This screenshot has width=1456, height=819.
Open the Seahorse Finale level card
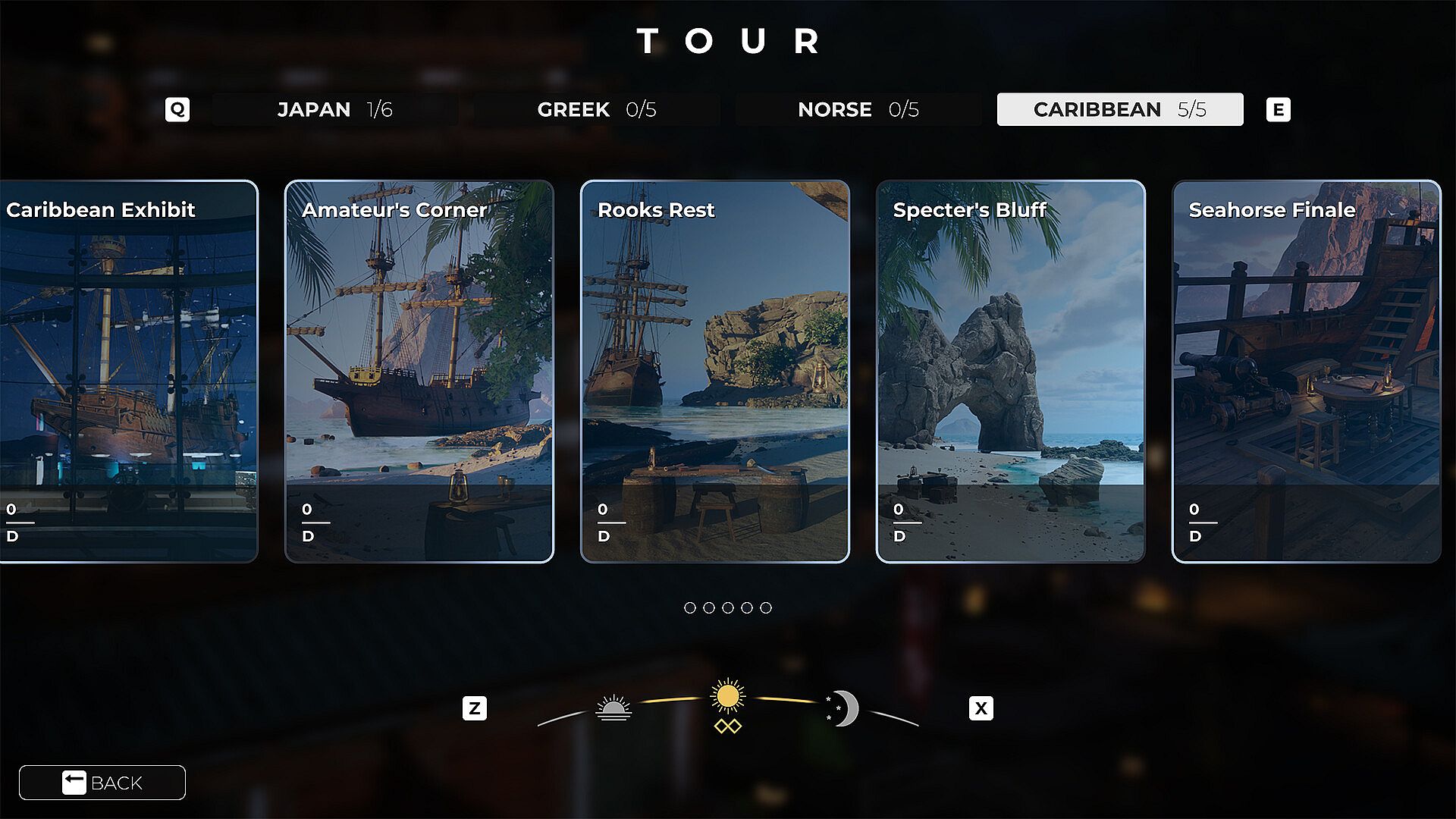point(1306,372)
